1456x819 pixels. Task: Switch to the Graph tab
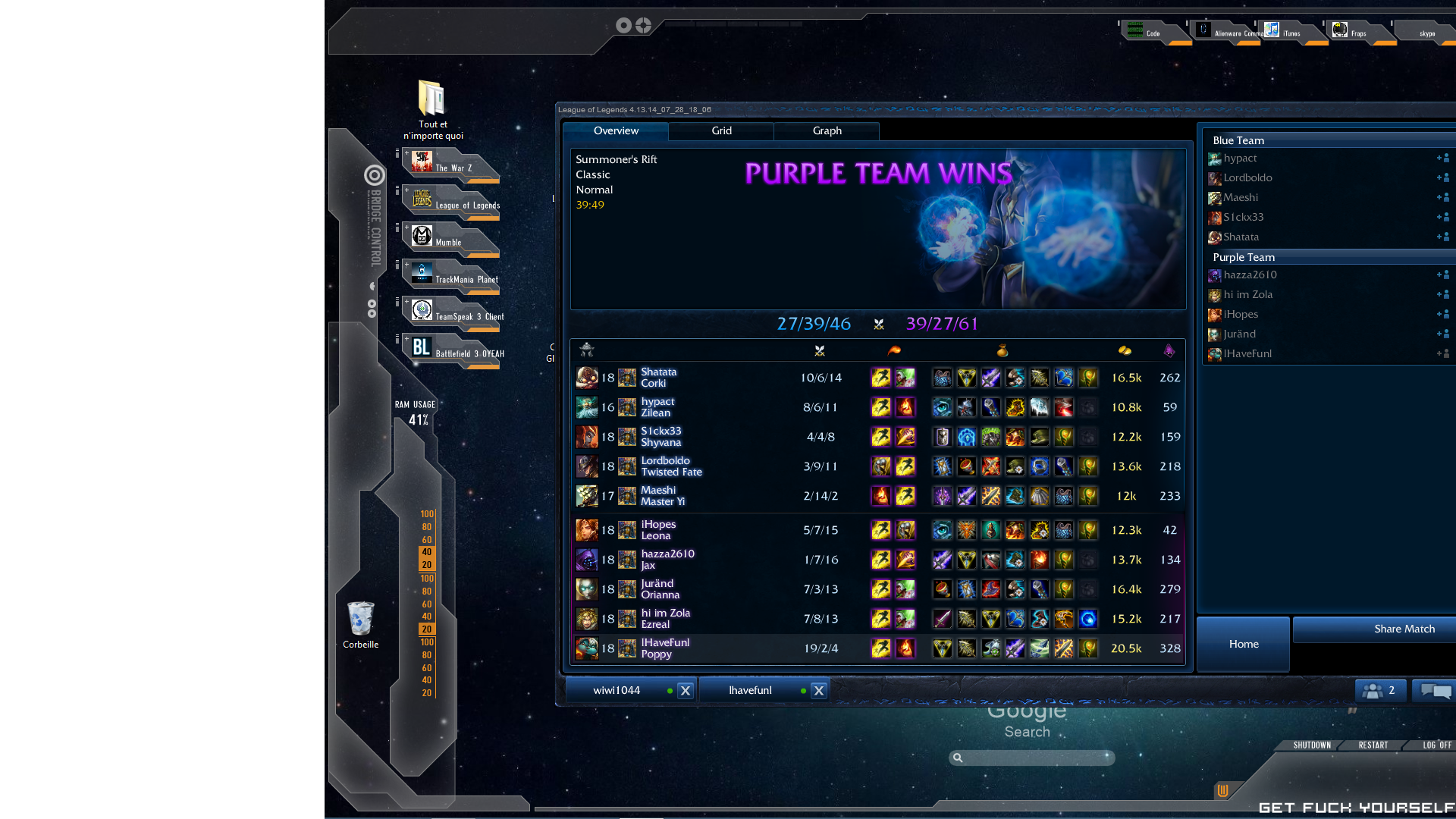pyautogui.click(x=826, y=131)
